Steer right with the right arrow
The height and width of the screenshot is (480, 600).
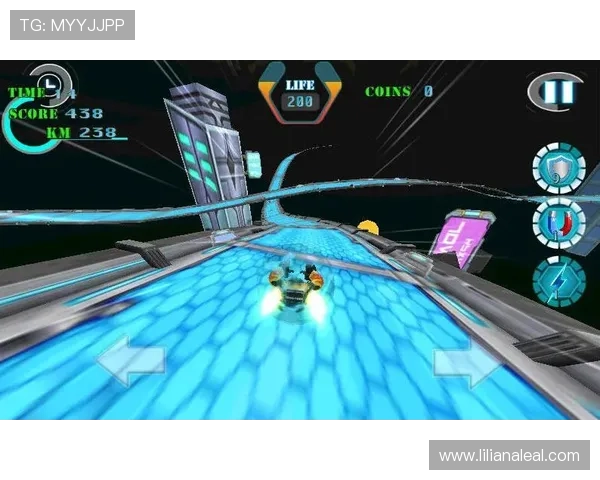467,362
